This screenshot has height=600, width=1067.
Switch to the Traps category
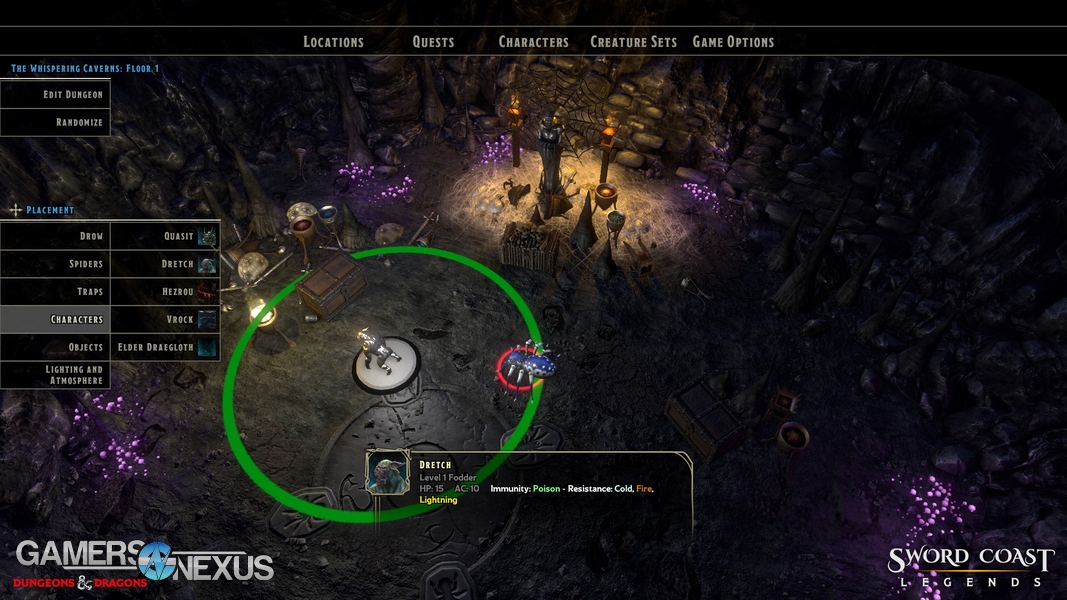tap(55, 292)
